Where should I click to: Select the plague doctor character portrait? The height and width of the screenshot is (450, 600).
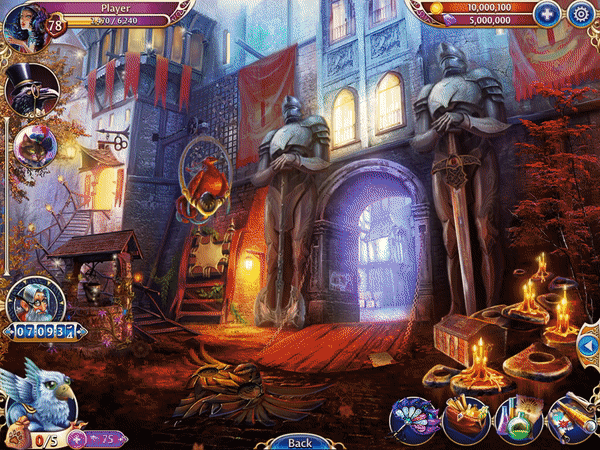pos(28,92)
